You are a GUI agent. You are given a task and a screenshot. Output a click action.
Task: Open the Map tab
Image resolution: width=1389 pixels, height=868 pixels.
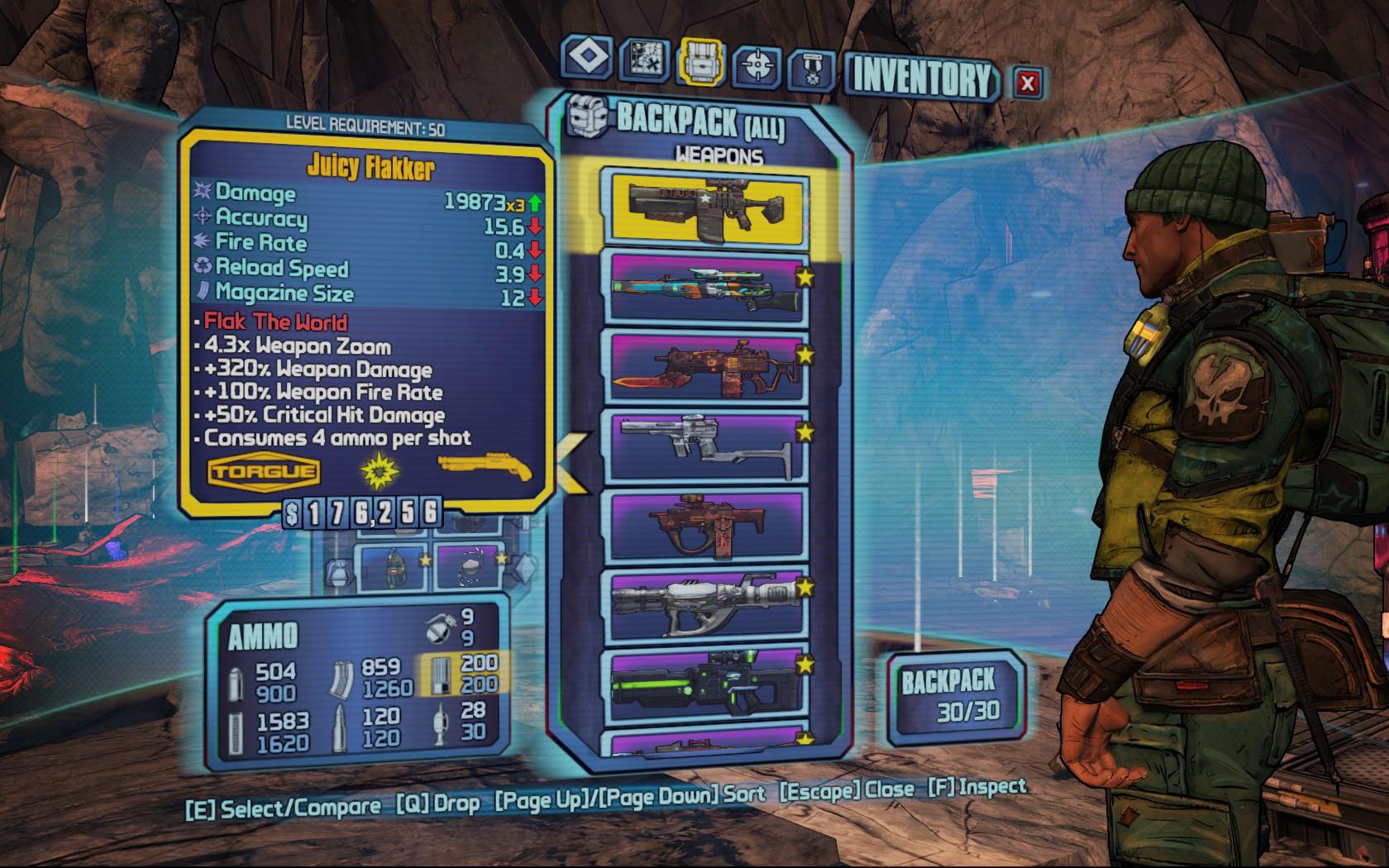(644, 60)
